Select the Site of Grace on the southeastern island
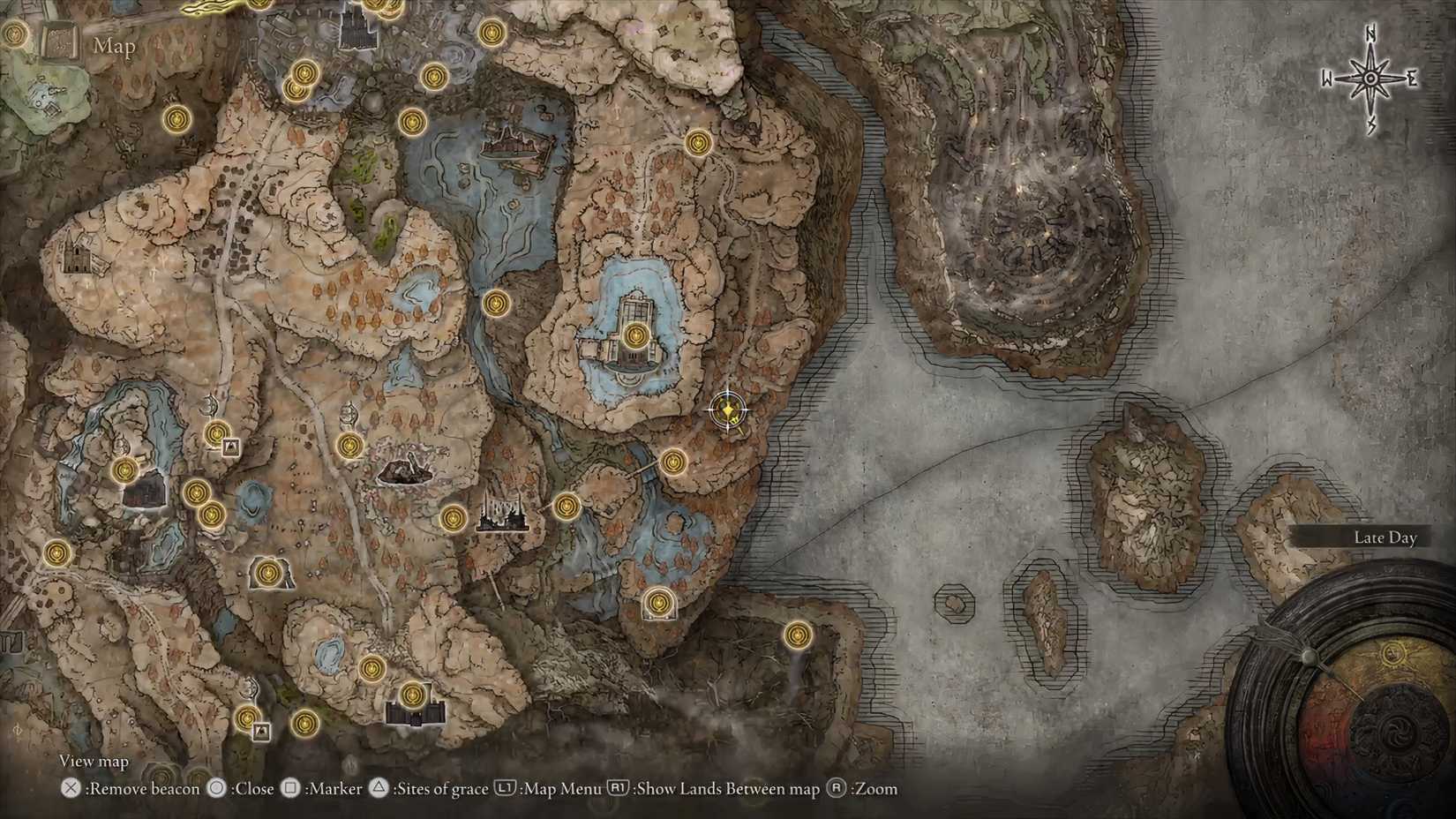This screenshot has height=819, width=1456. tap(799, 634)
